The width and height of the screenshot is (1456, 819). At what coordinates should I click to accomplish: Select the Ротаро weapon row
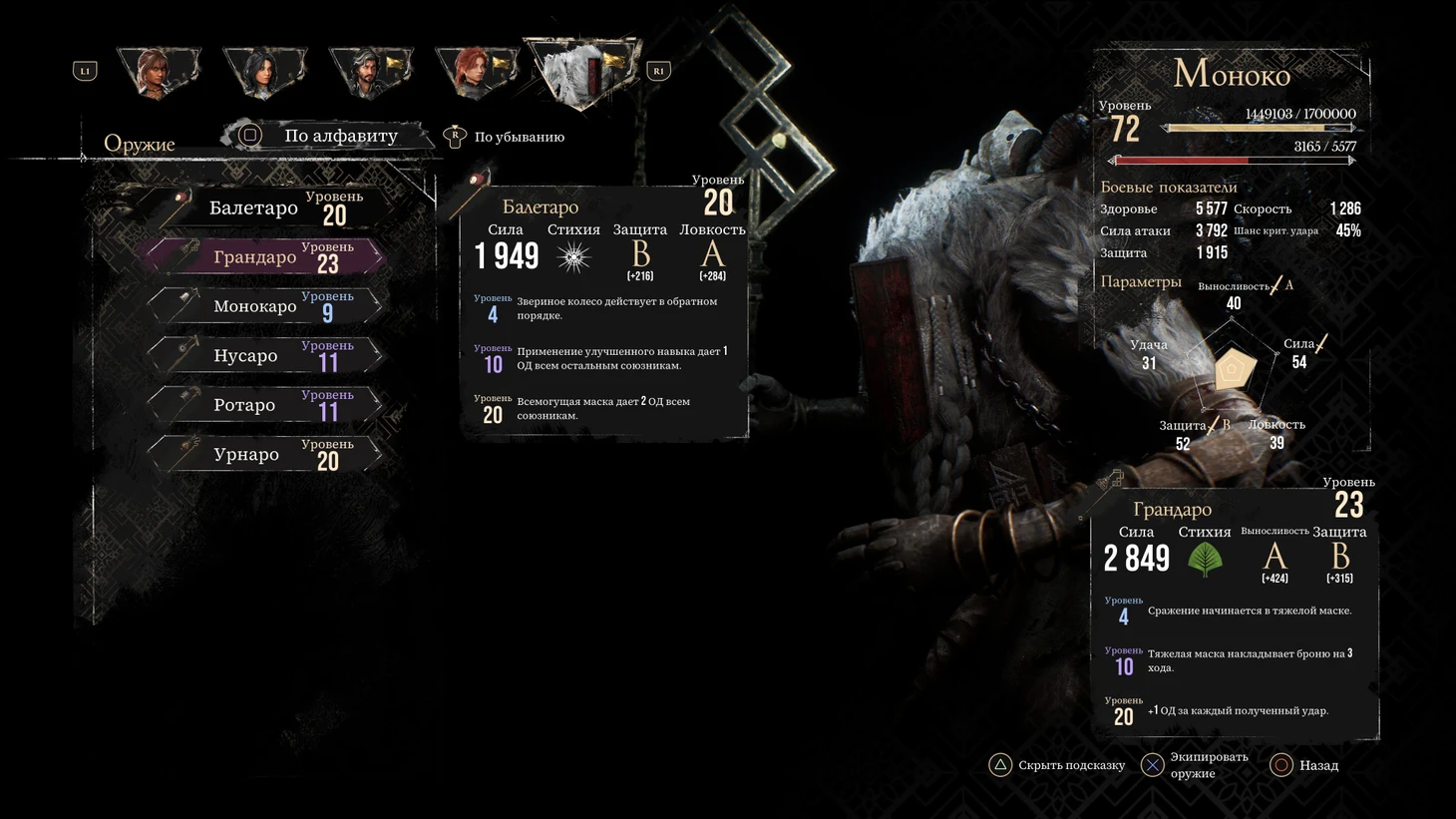point(264,405)
